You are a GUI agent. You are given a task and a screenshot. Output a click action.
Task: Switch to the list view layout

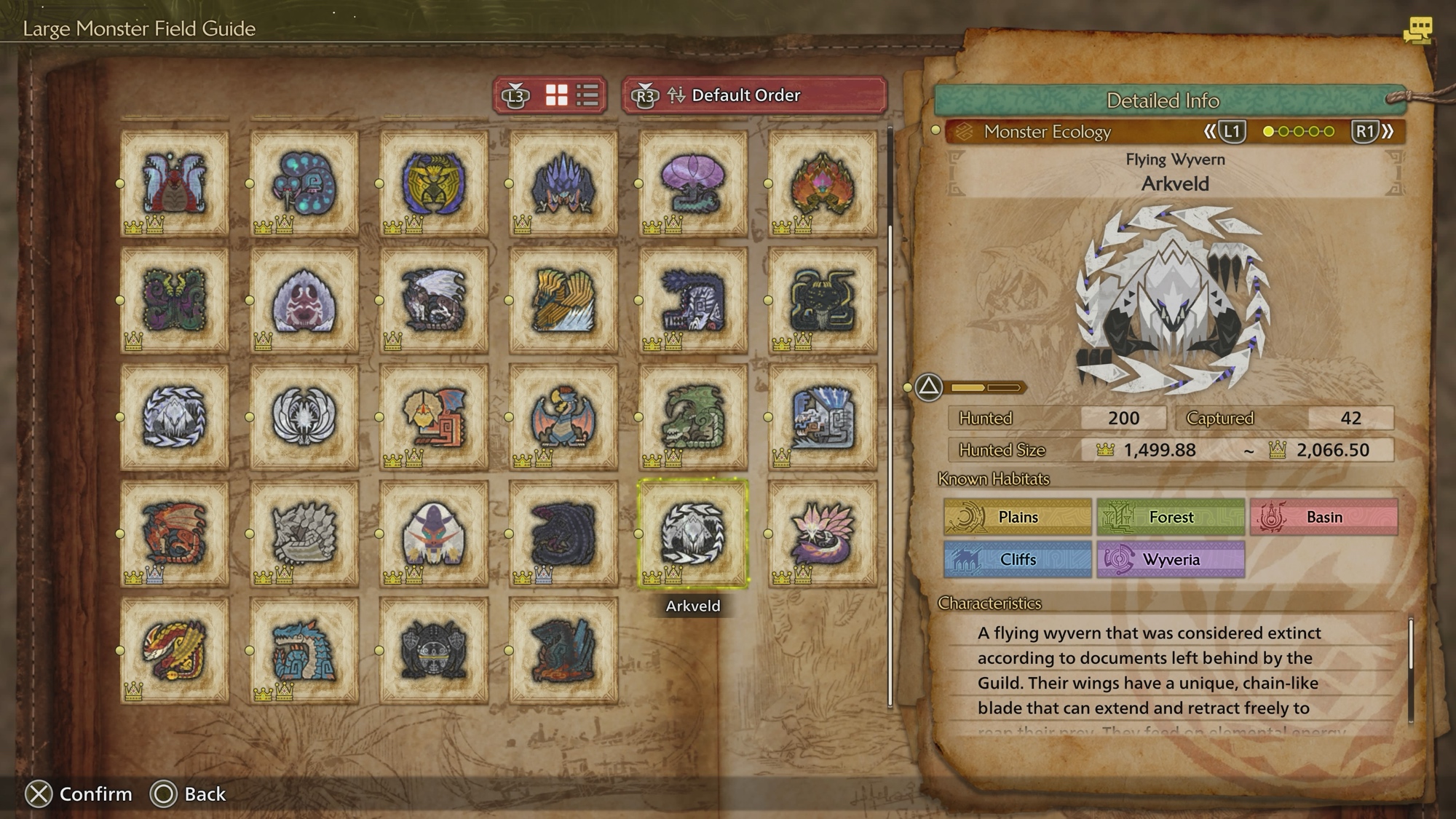(x=587, y=95)
